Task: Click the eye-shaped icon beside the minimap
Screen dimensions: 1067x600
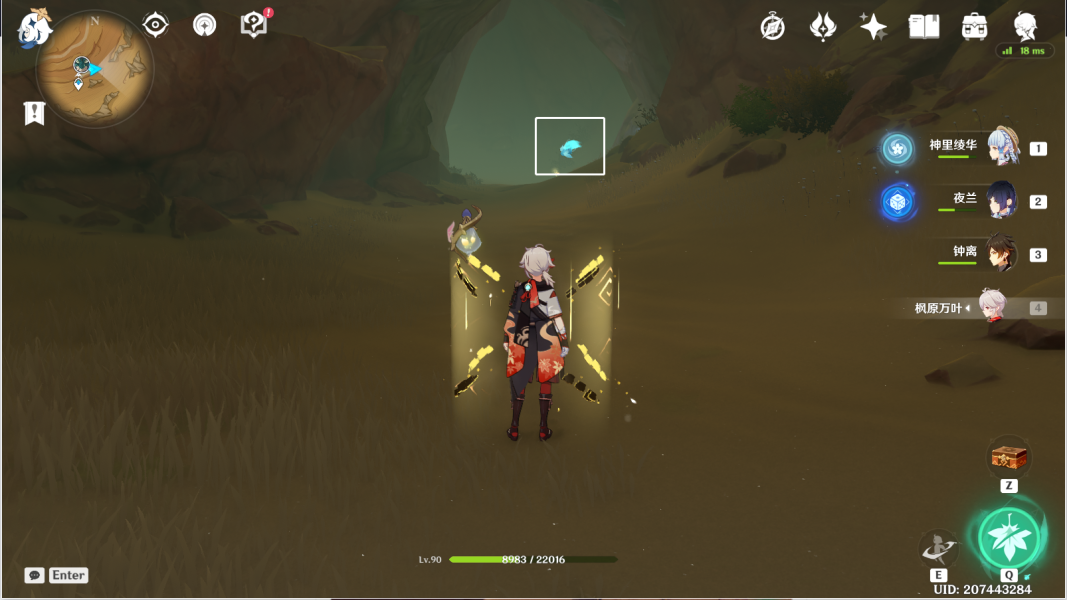Action: (x=156, y=25)
